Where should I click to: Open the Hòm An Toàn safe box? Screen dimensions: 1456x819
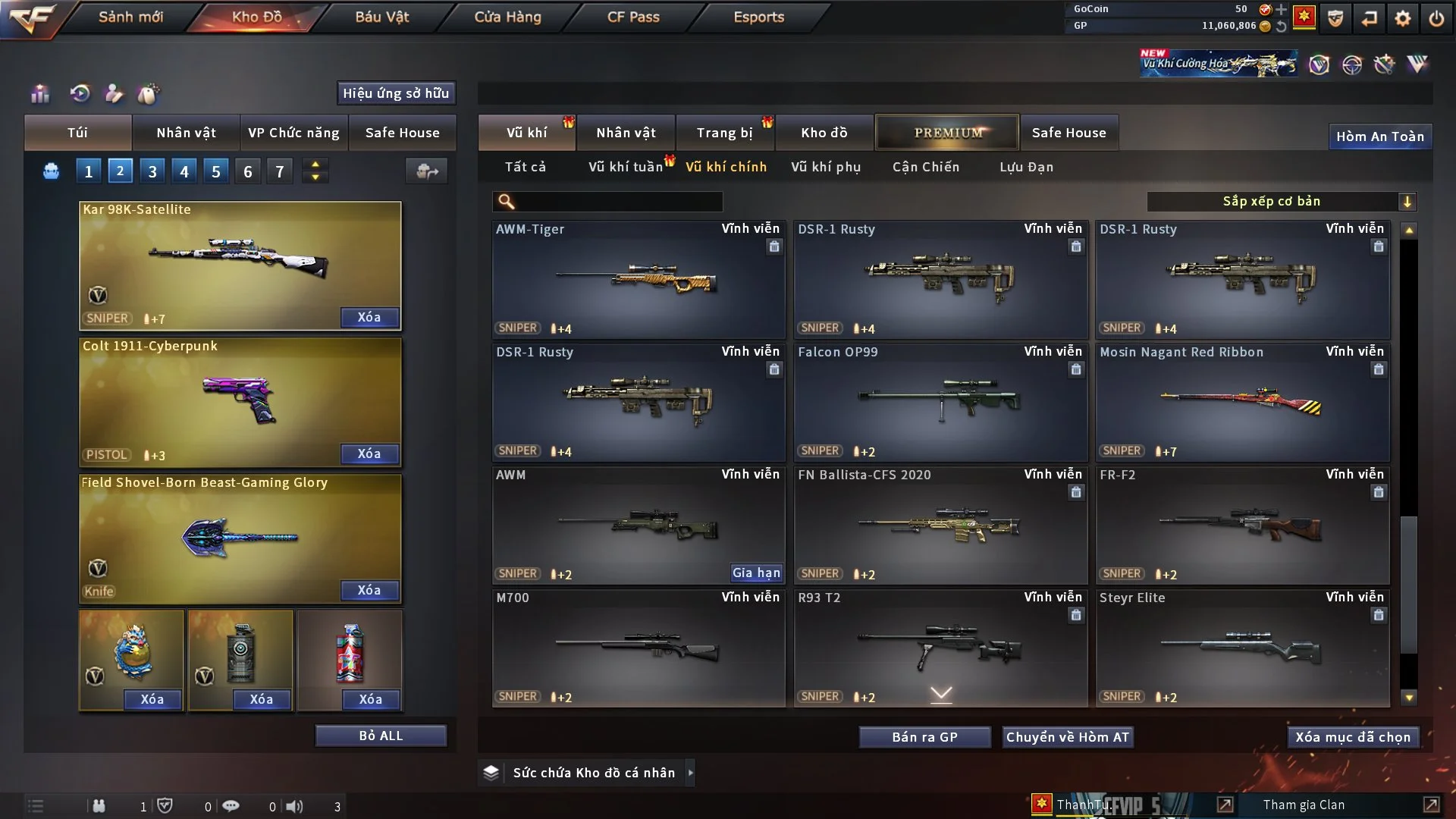[1379, 136]
